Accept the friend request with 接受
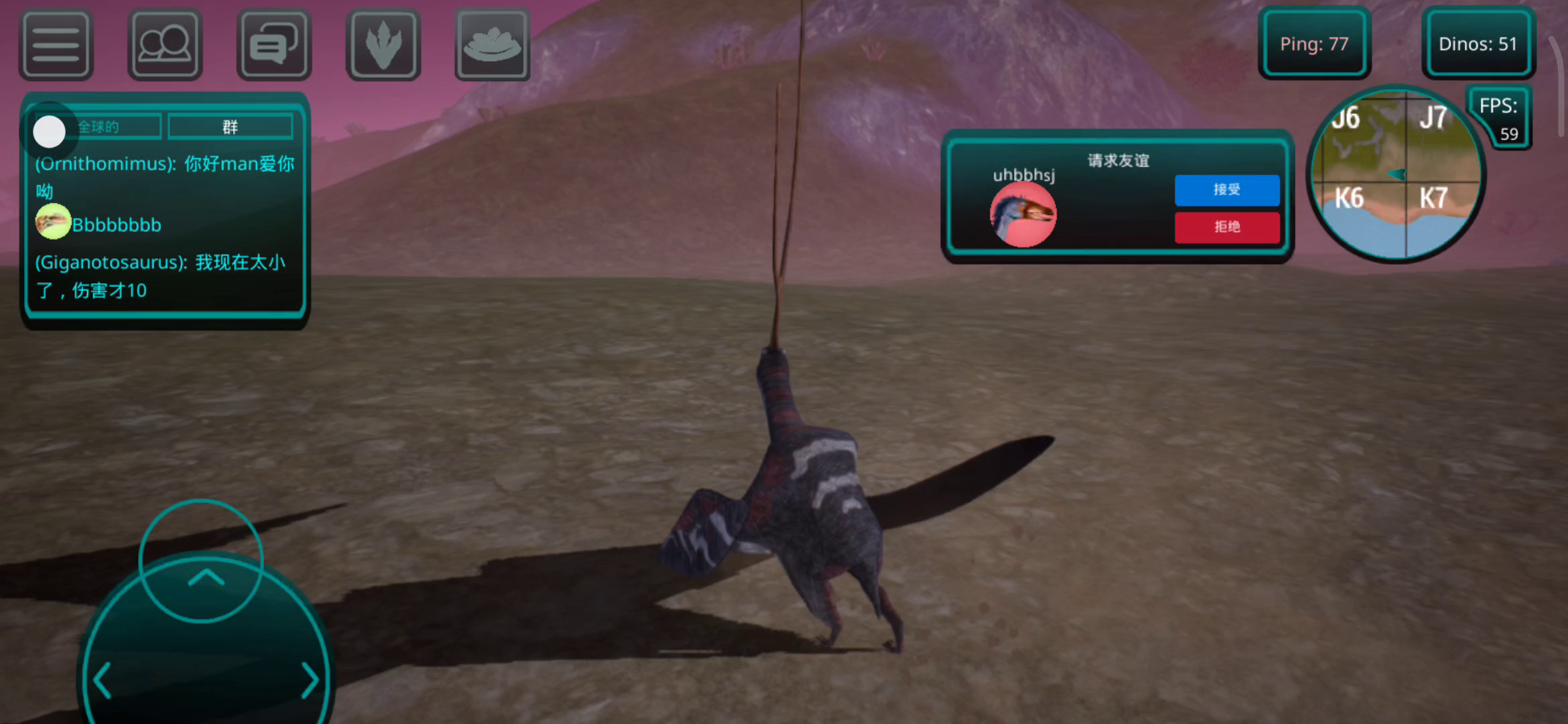This screenshot has height=724, width=1568. (1227, 190)
